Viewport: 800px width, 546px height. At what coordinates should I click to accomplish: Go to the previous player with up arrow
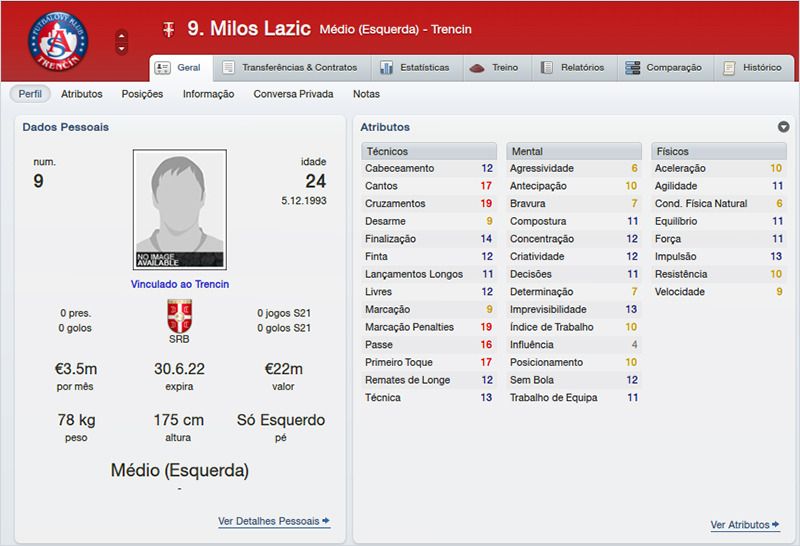(122, 35)
